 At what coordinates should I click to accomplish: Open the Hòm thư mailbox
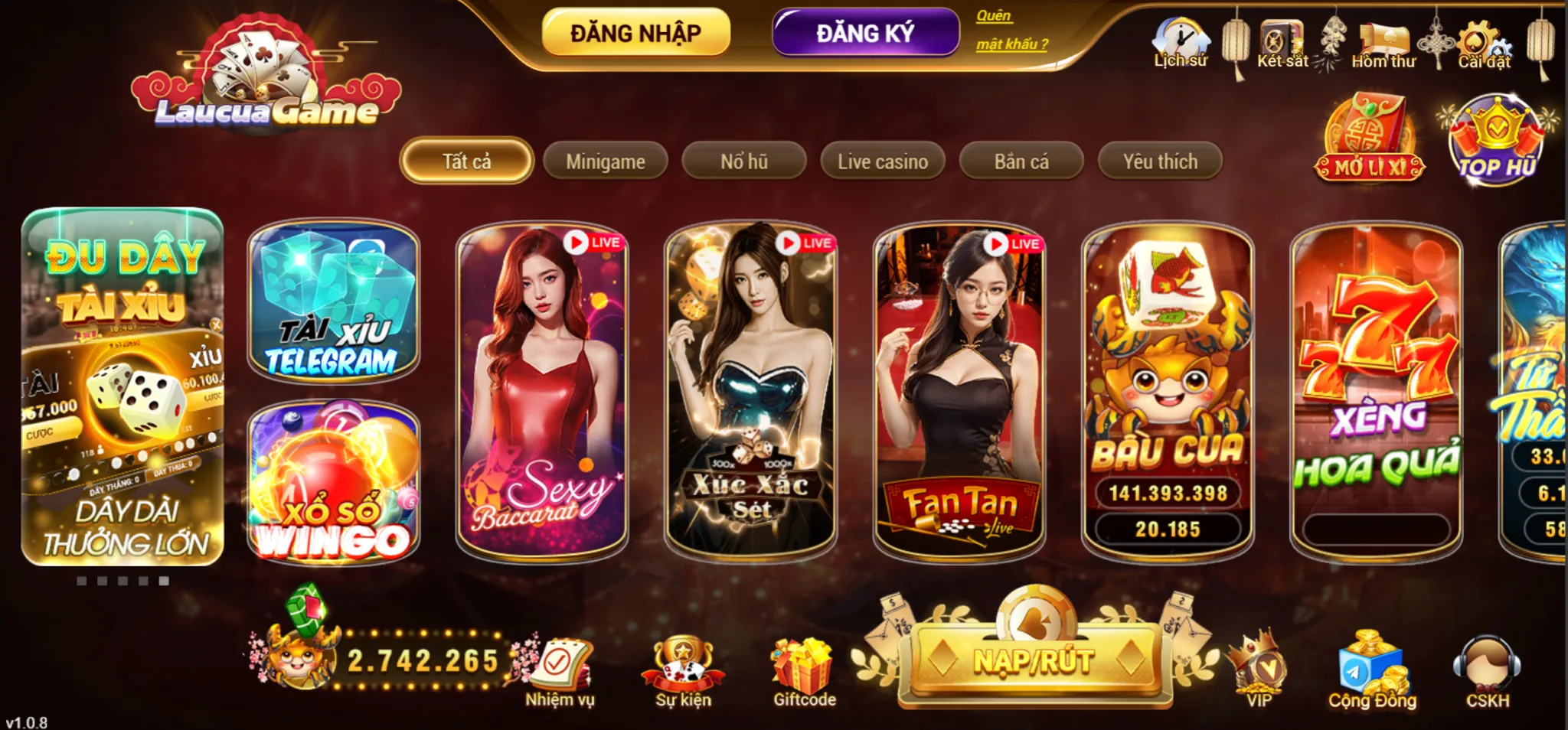(x=1383, y=44)
